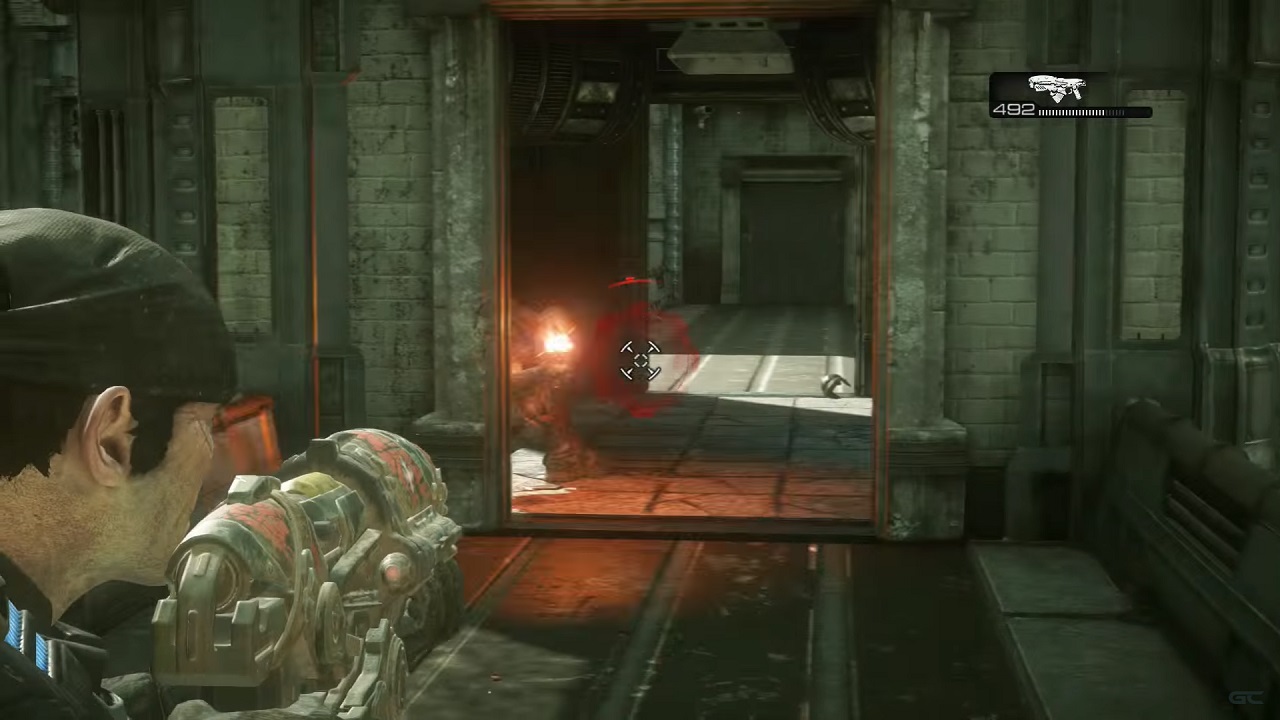Select the equipped Lancer rifle weapon icon
Viewport: 1280px width, 720px height.
coord(1057,88)
